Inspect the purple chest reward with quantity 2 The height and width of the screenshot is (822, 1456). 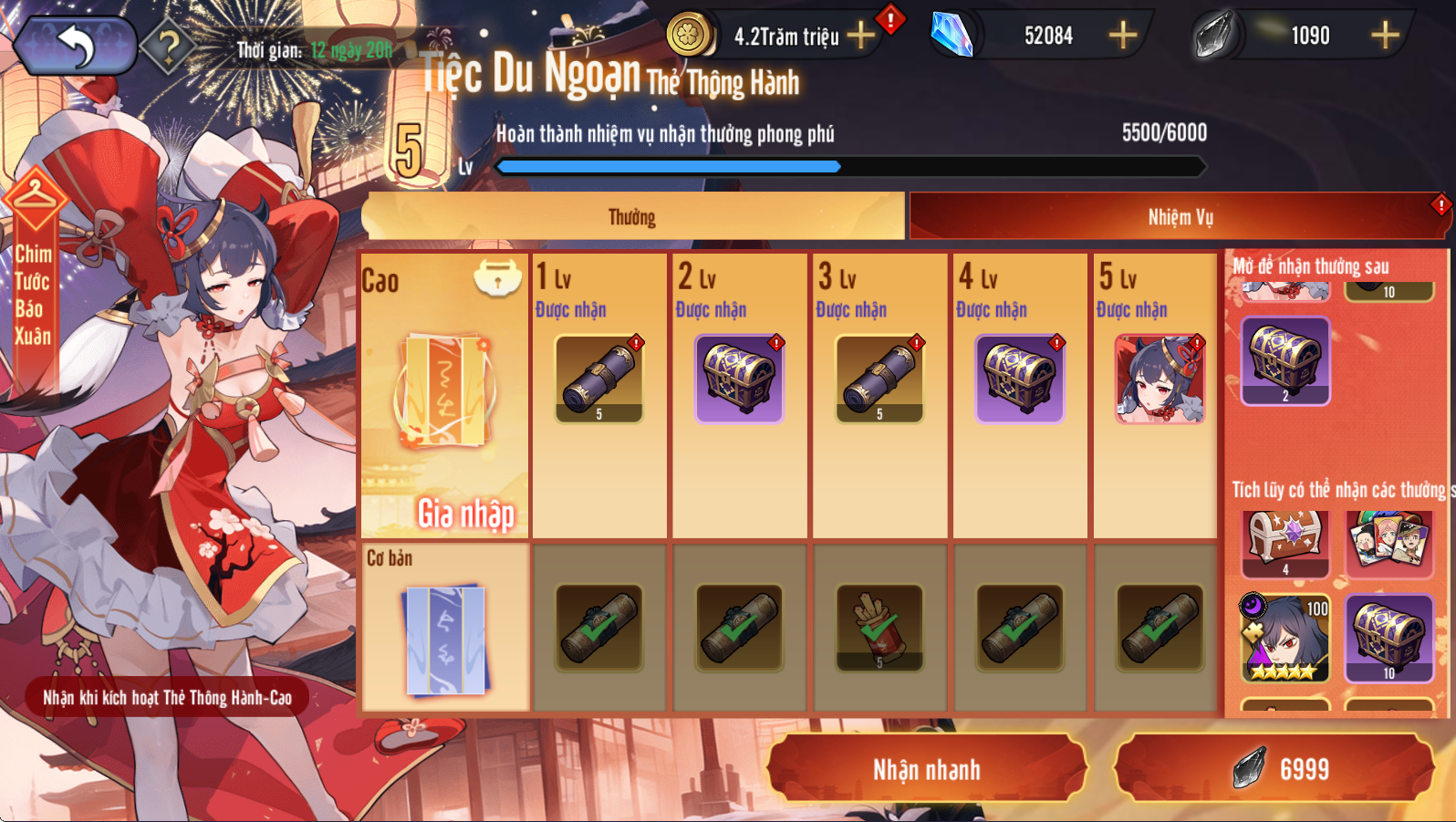(1284, 360)
